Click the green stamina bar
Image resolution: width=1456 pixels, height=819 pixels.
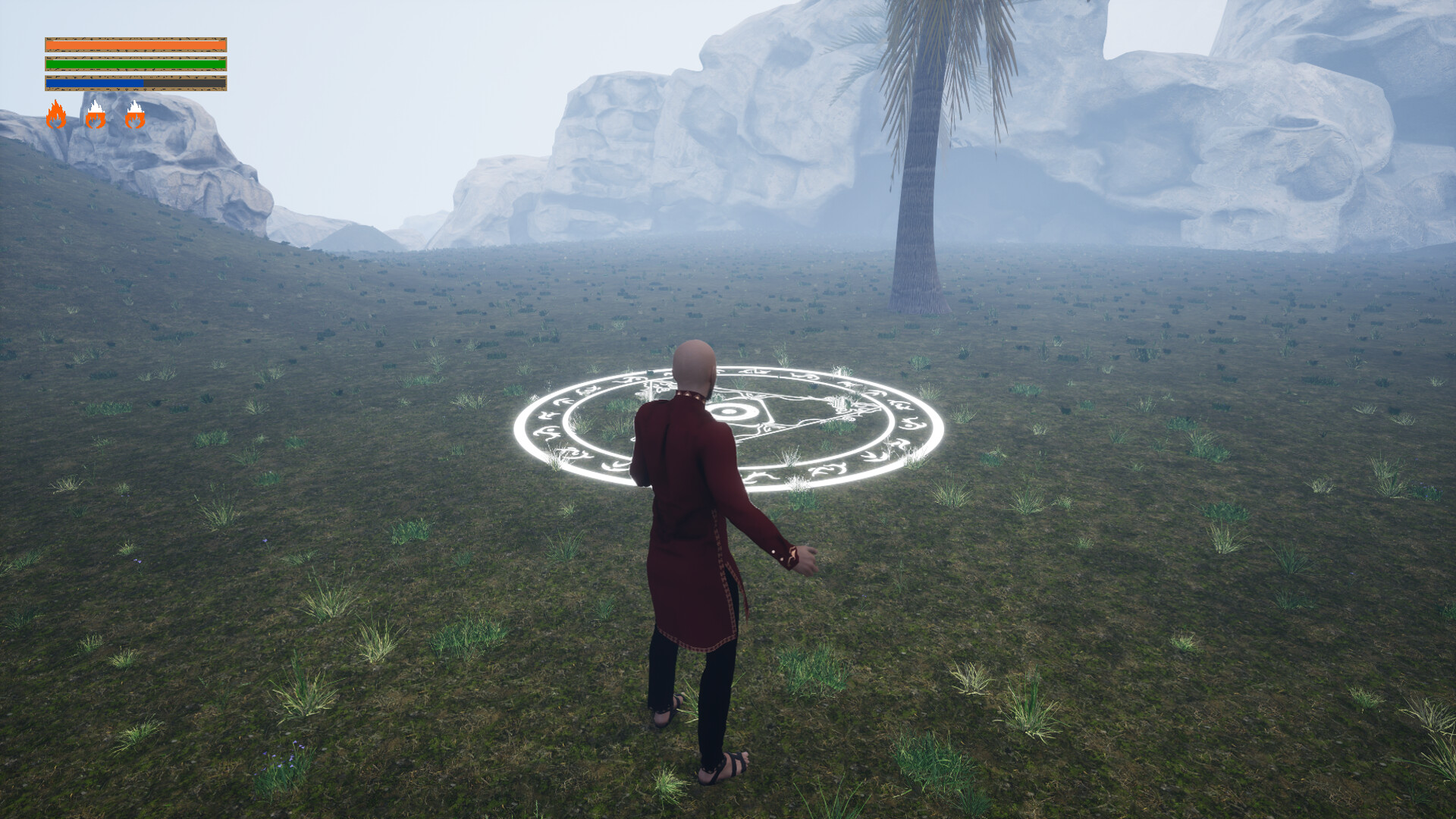pyautogui.click(x=135, y=64)
